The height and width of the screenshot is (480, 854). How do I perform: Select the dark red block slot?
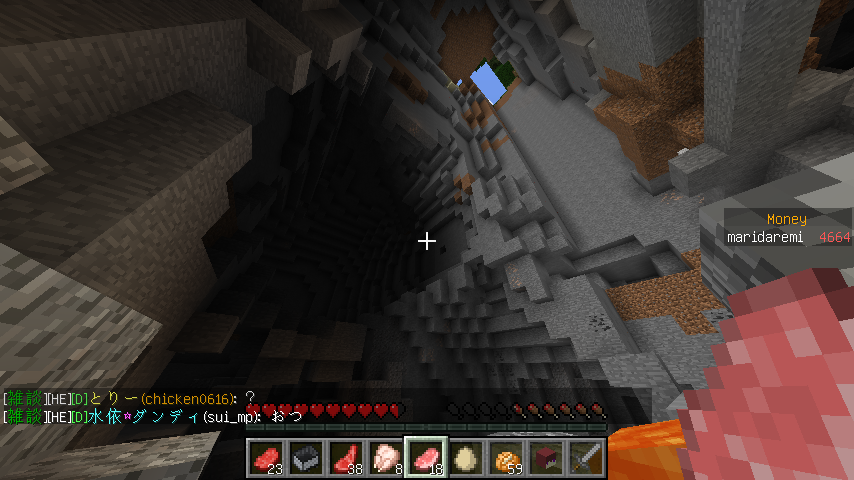tap(546, 458)
